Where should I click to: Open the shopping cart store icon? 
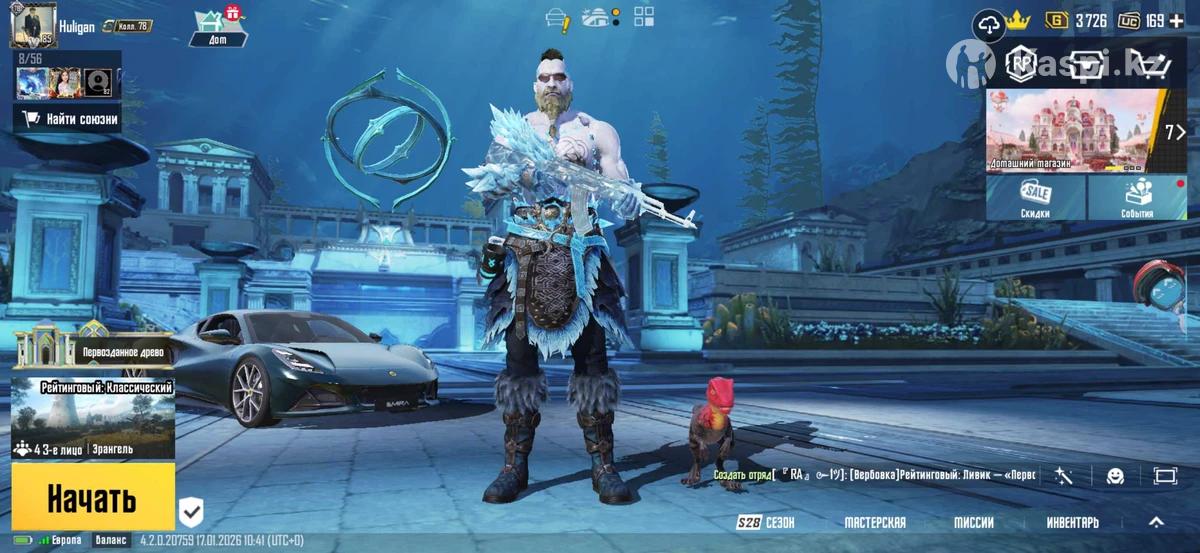pos(1150,65)
